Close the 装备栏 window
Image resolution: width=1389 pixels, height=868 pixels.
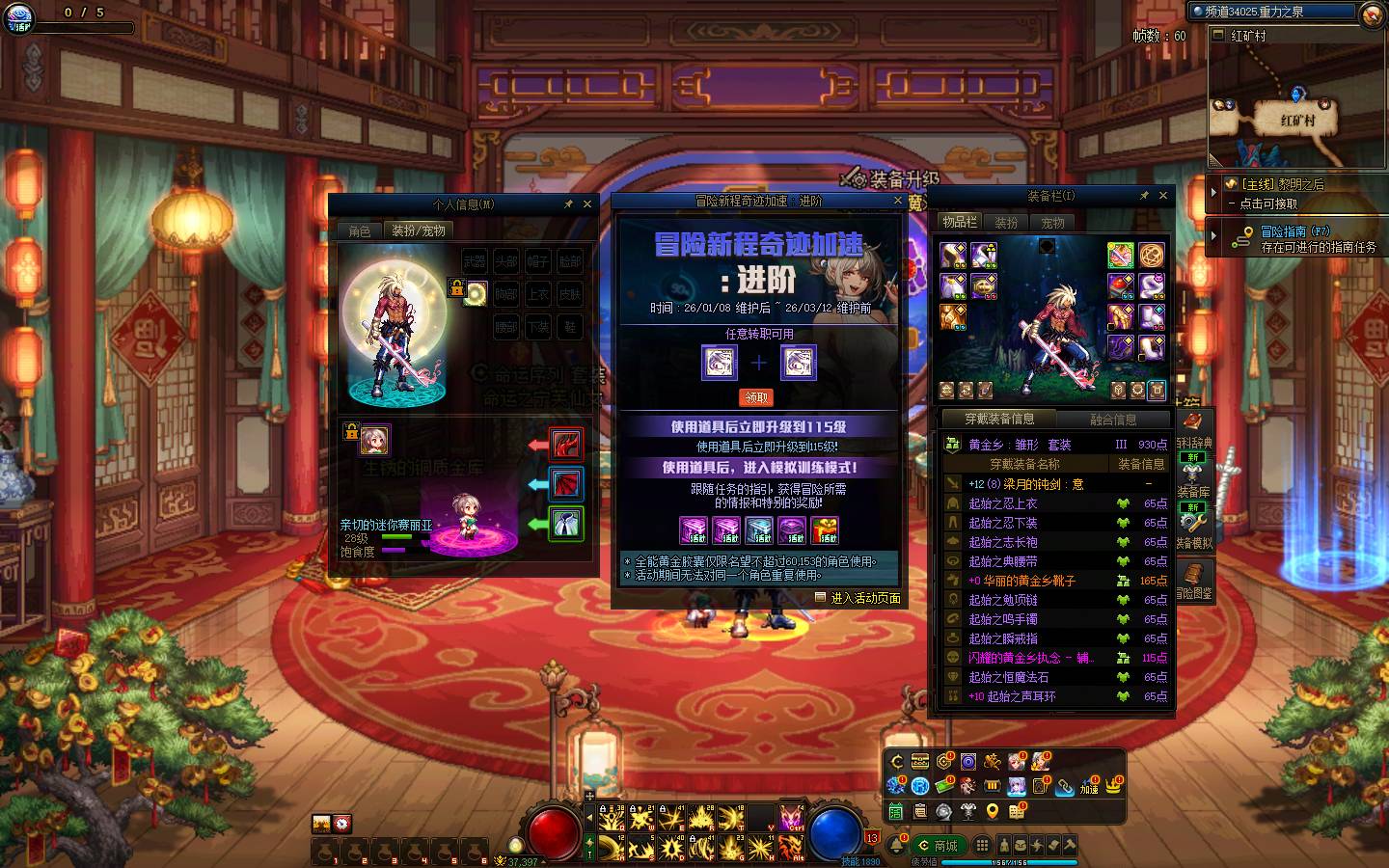pyautogui.click(x=1163, y=196)
